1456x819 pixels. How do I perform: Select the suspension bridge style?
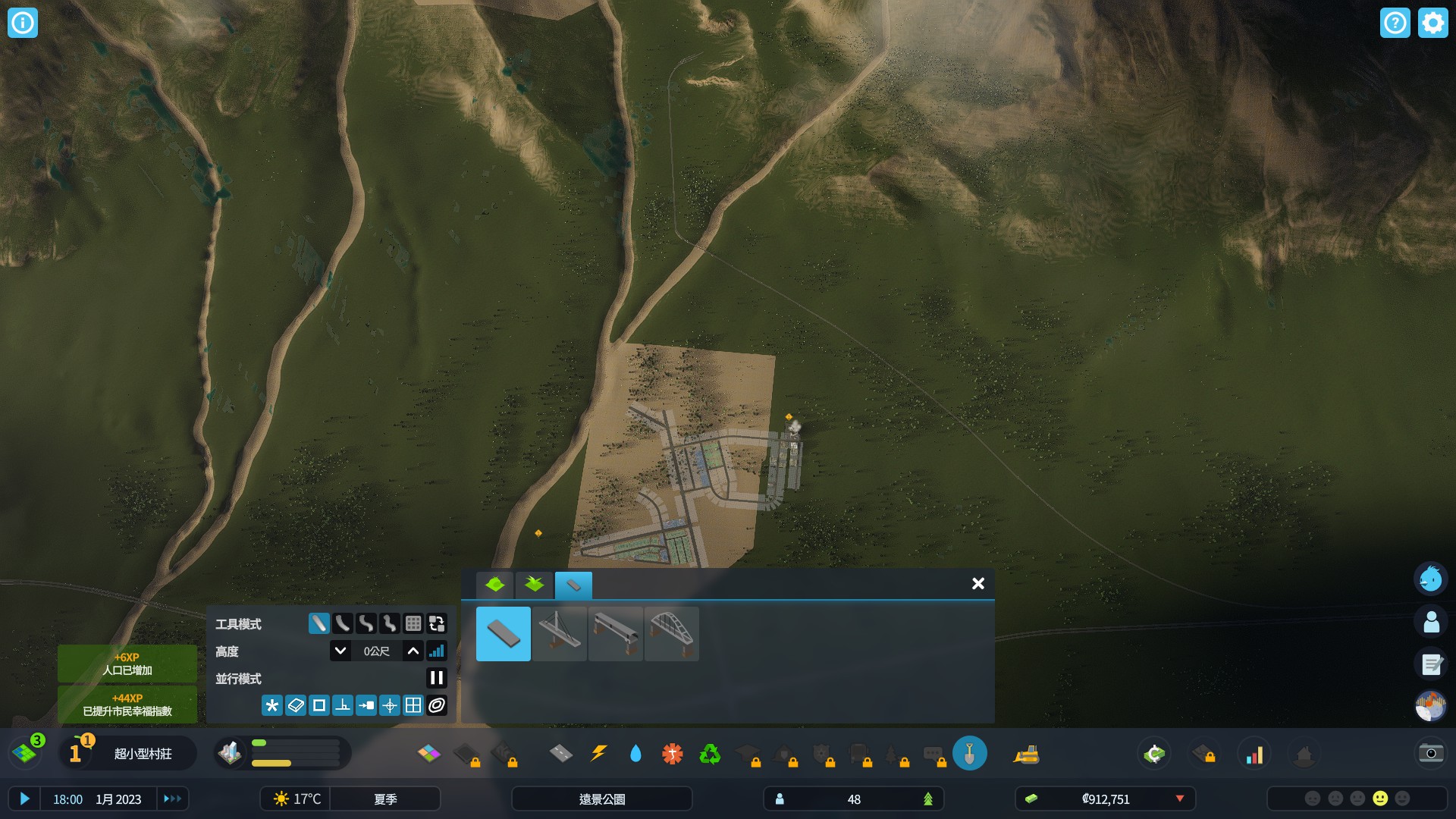pyautogui.click(x=560, y=634)
